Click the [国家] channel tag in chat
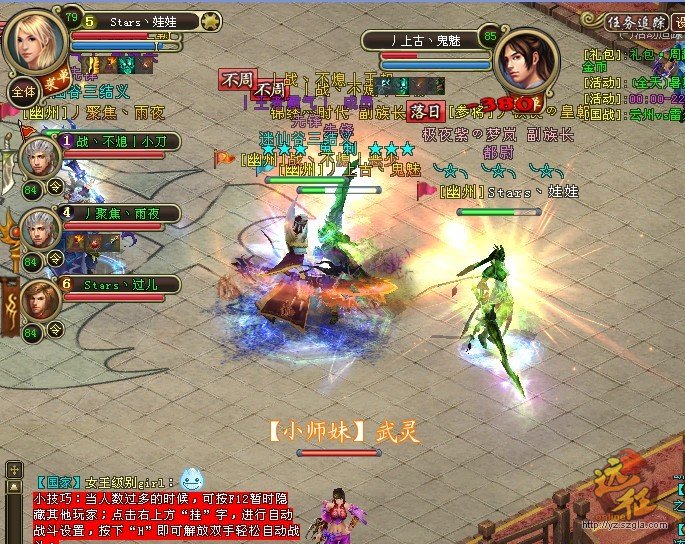 point(58,482)
